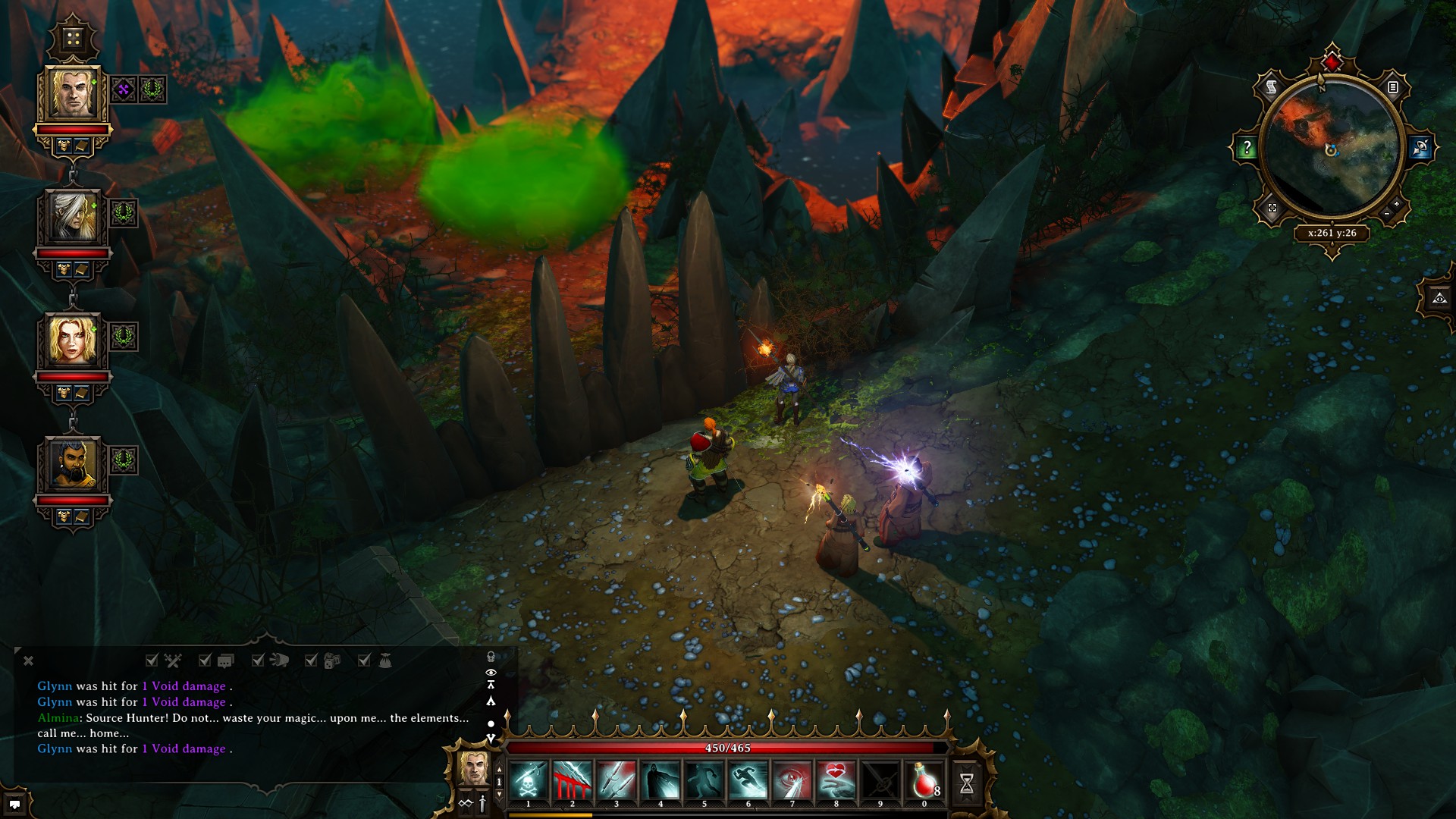The image size is (1456, 819).
Task: Use the red eye stab skill
Action: coord(792,781)
